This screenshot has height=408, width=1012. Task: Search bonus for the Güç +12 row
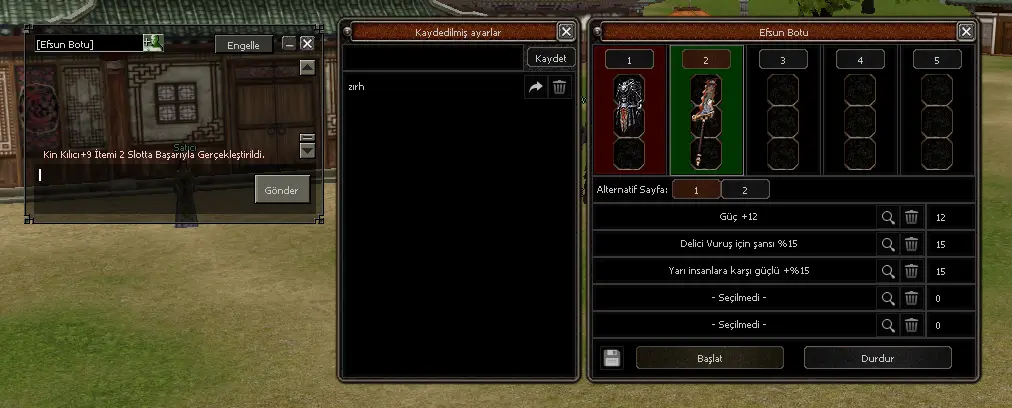point(887,217)
